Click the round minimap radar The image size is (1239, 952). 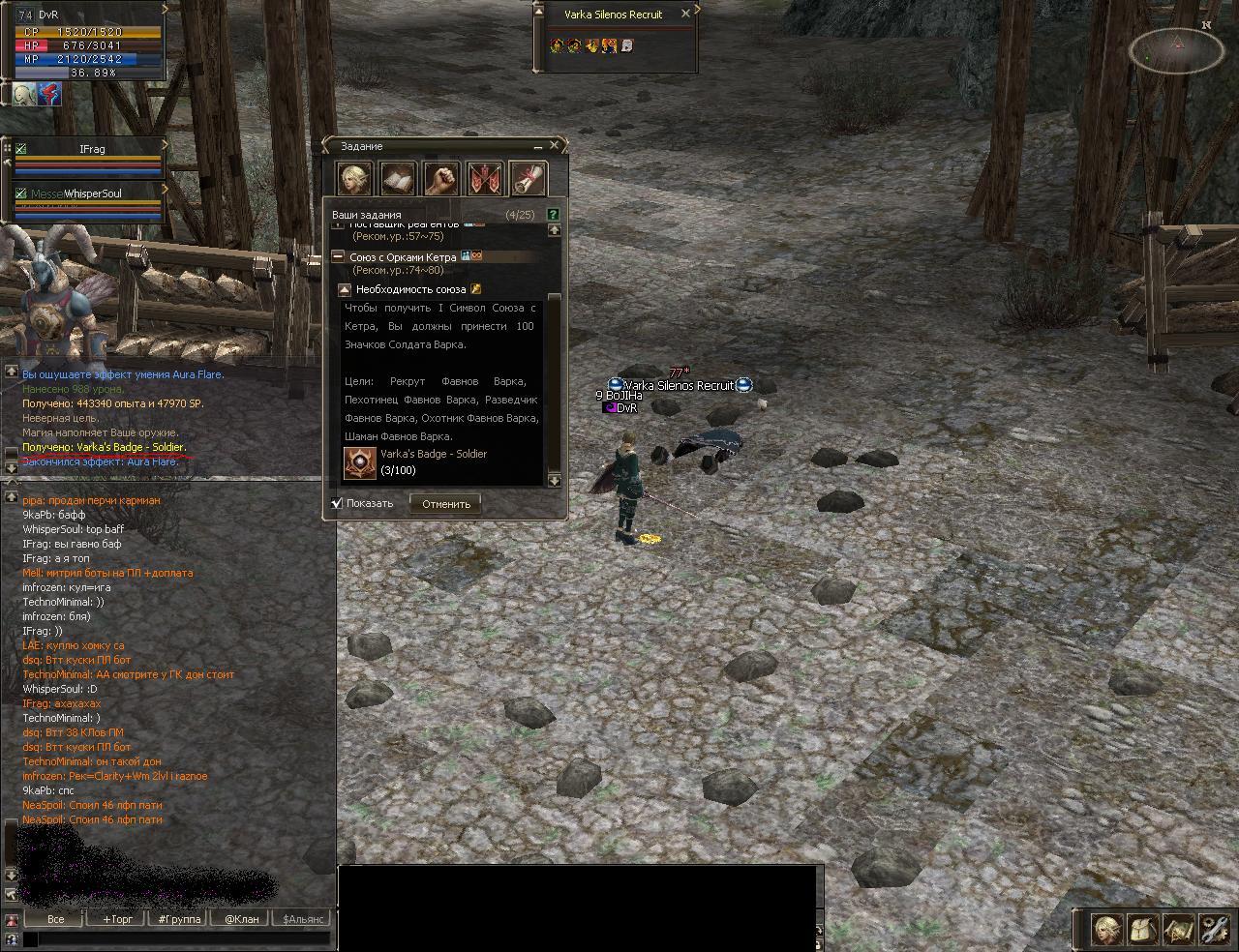pos(1176,49)
